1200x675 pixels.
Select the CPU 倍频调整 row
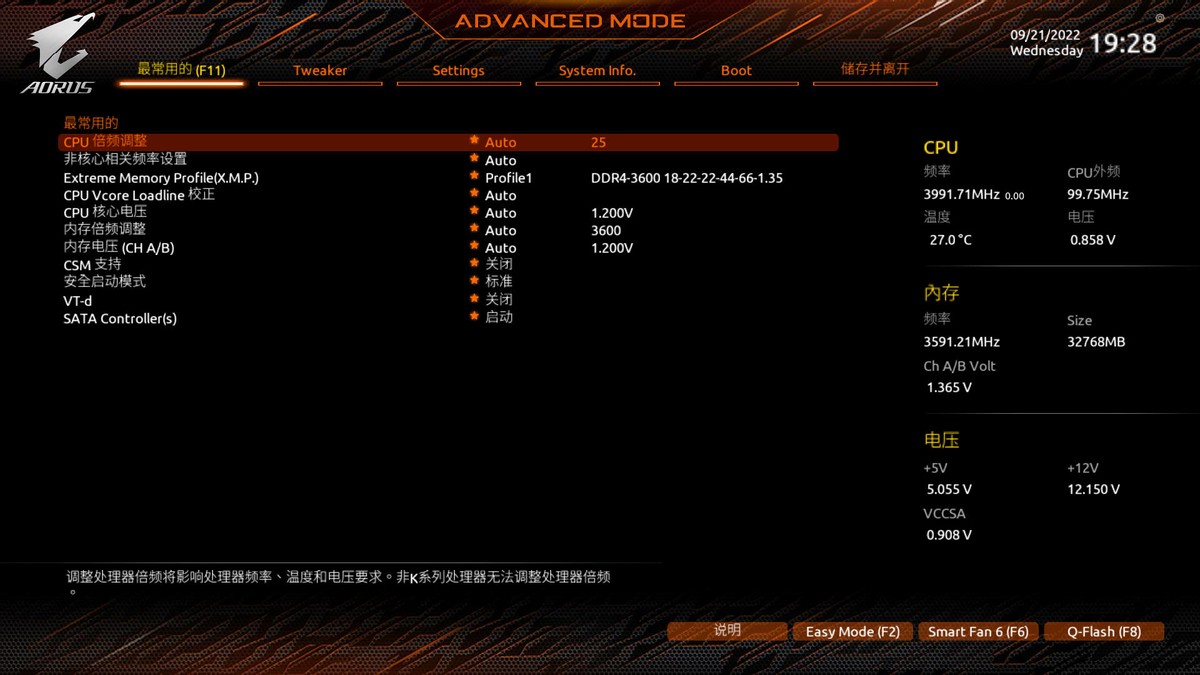click(x=105, y=143)
